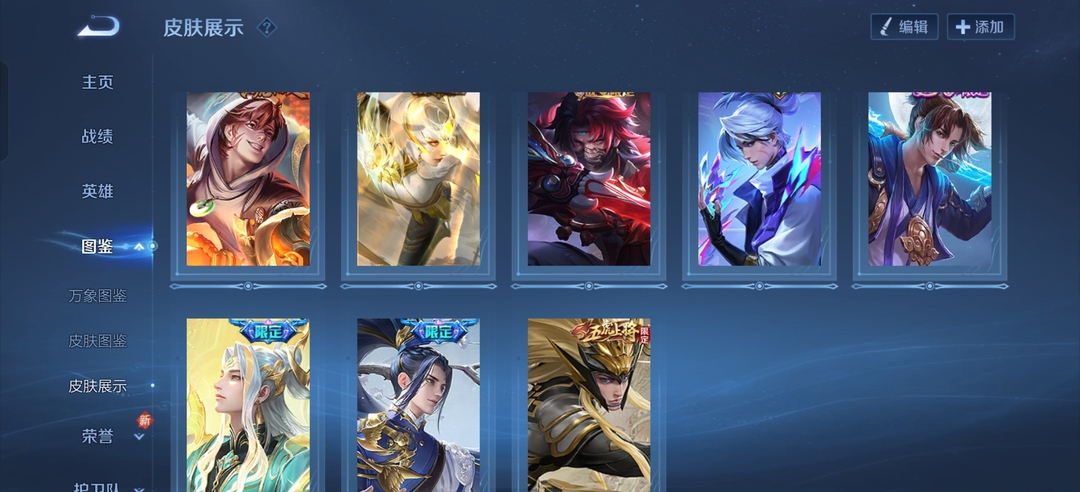This screenshot has width=1080, height=492.
Task: Open 万象图鉴 sub-menu
Action: click(98, 296)
